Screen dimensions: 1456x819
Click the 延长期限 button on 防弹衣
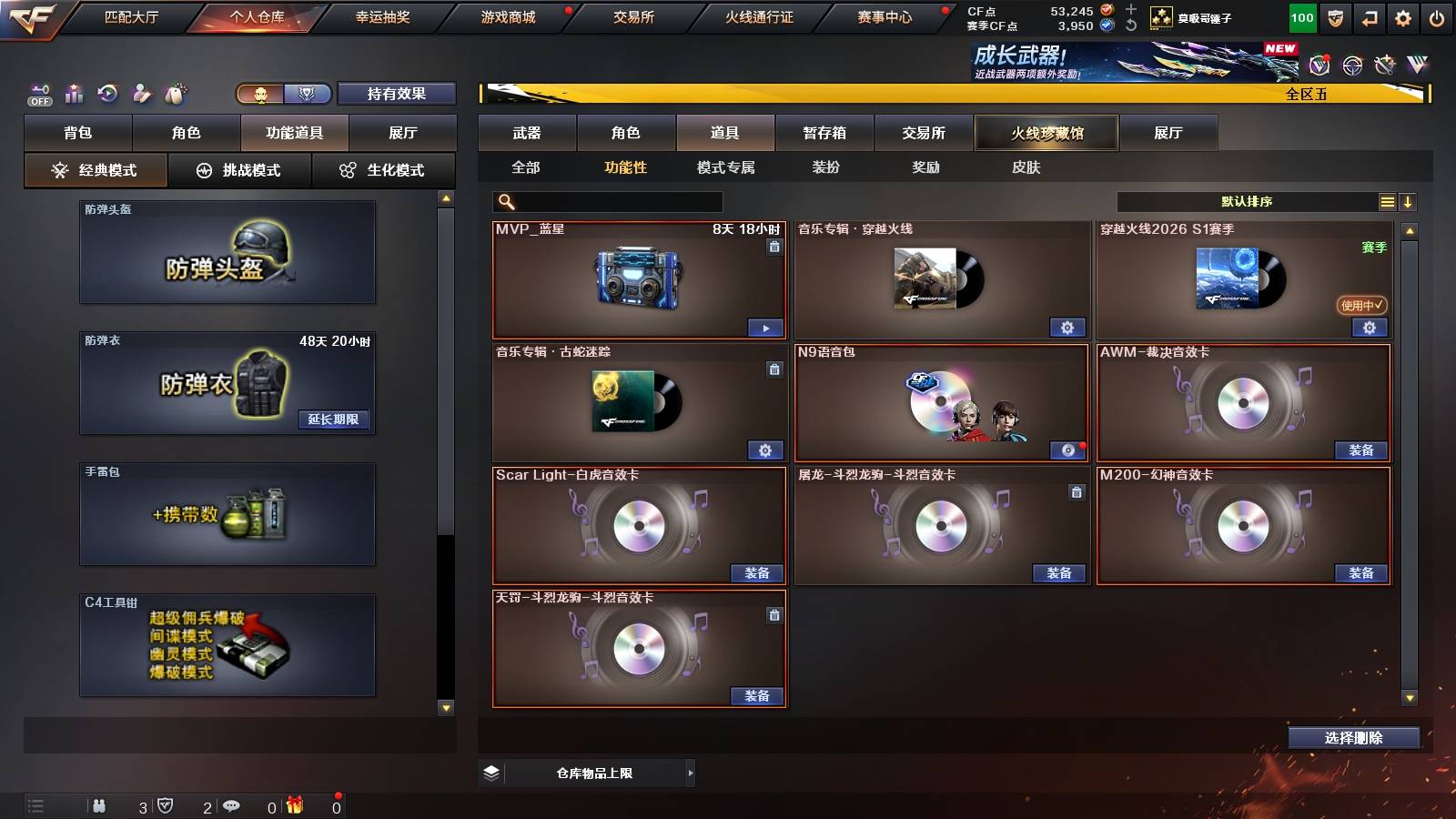(x=335, y=420)
